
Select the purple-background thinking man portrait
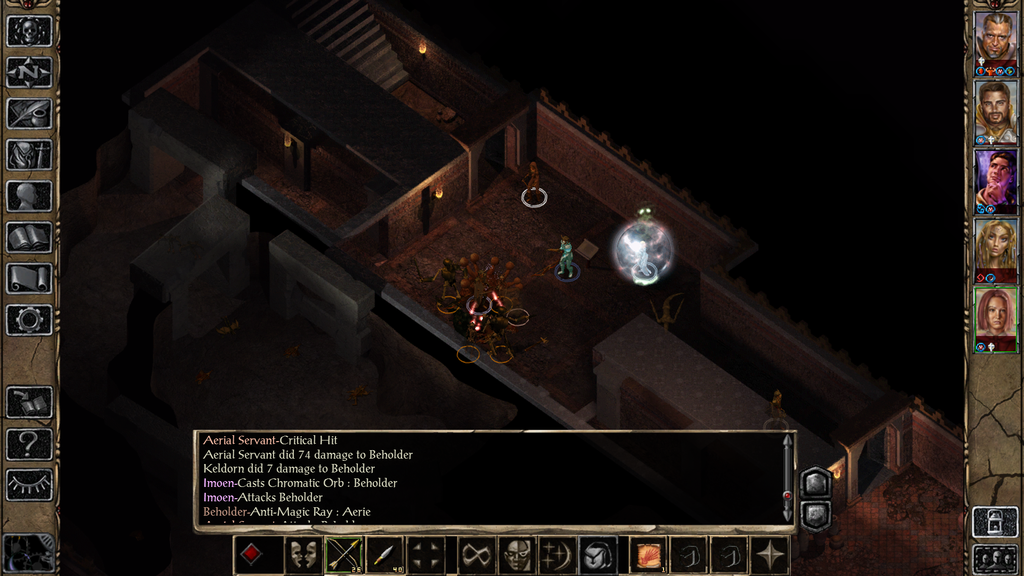coord(995,177)
